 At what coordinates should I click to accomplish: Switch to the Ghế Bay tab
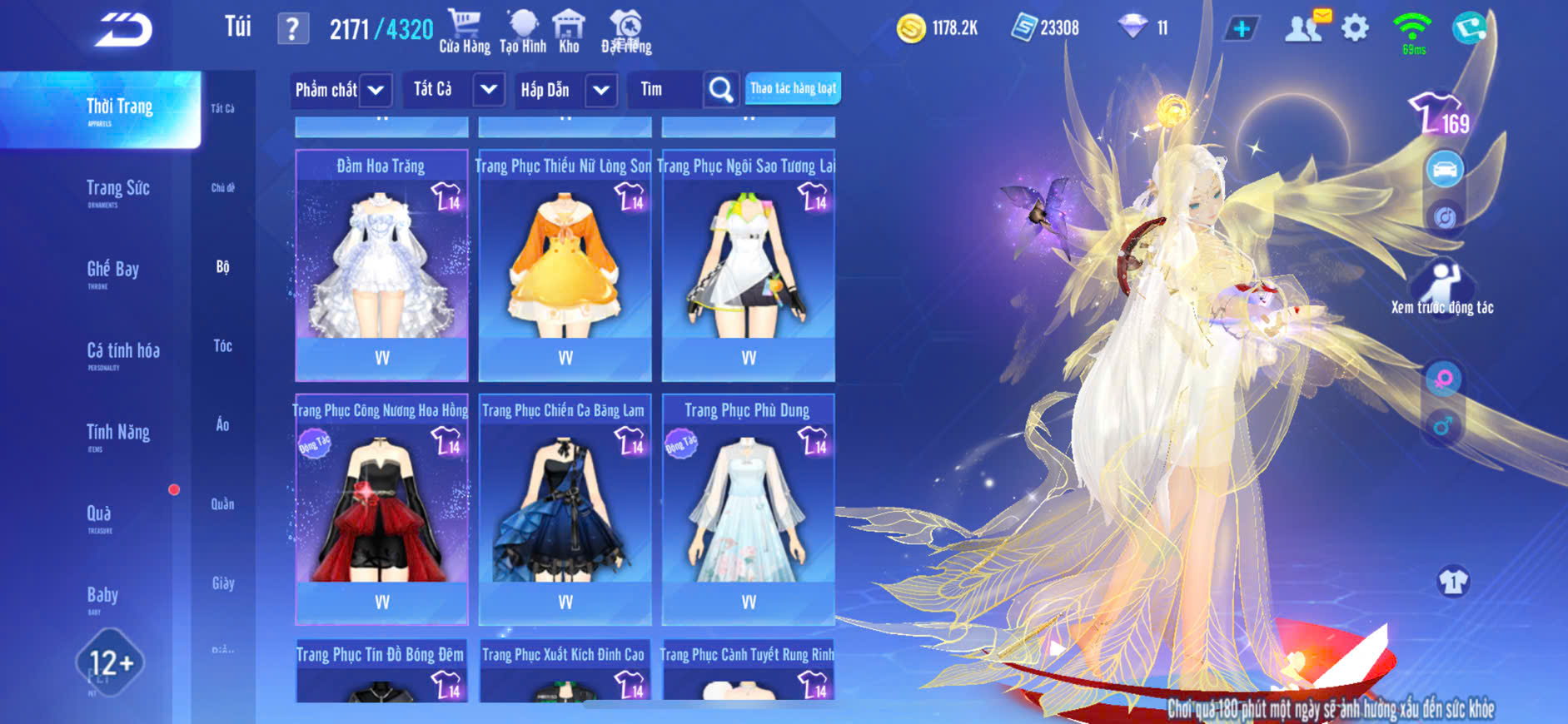coord(113,270)
